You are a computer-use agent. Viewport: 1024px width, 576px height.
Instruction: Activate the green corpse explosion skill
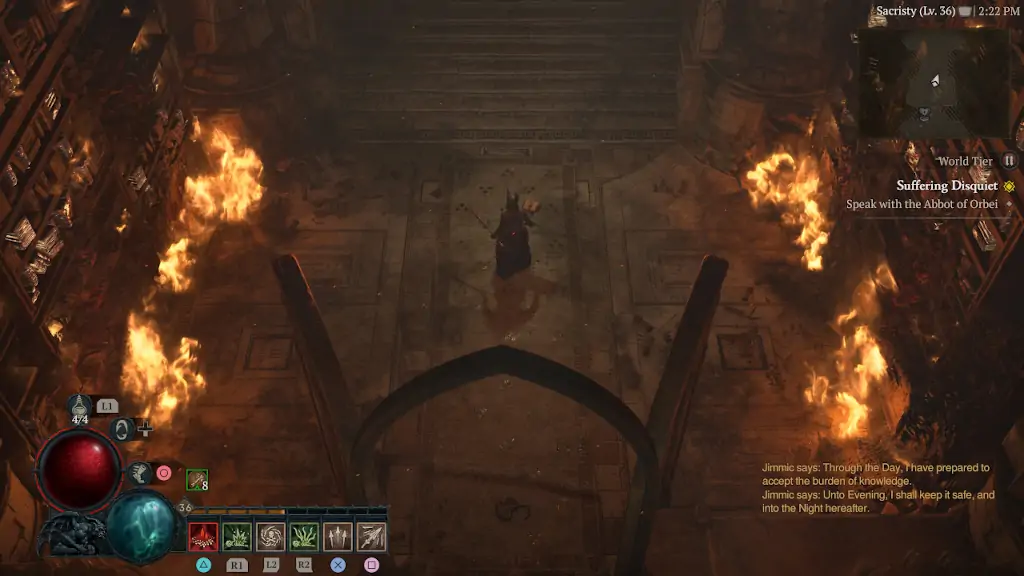(237, 537)
